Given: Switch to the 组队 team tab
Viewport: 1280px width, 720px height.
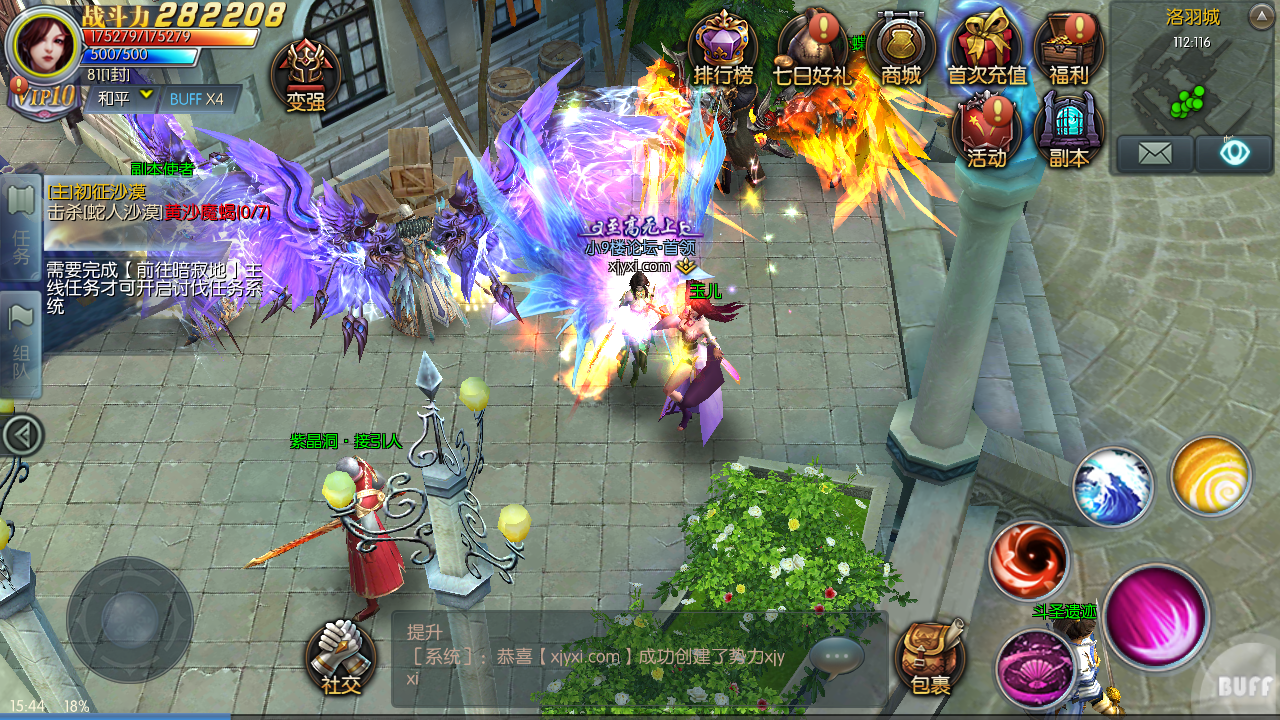Looking at the screenshot, I should pos(21,345).
